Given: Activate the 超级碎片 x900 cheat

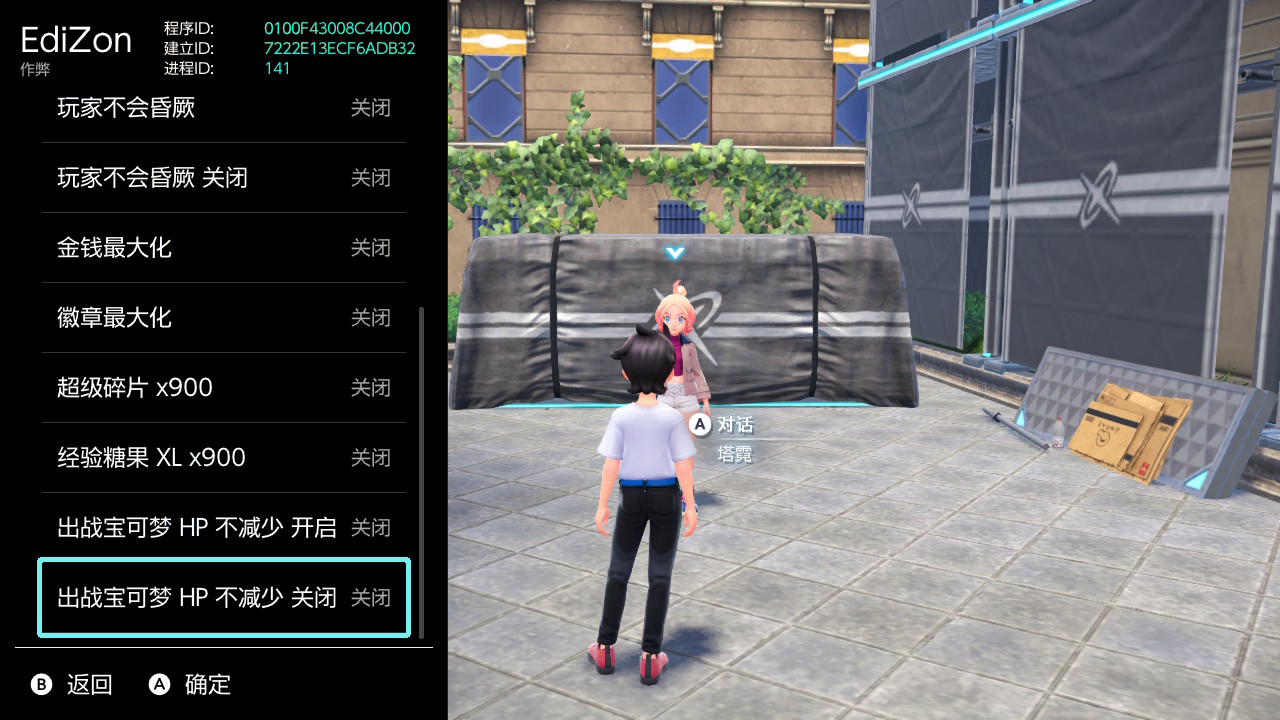Looking at the screenshot, I should (223, 388).
